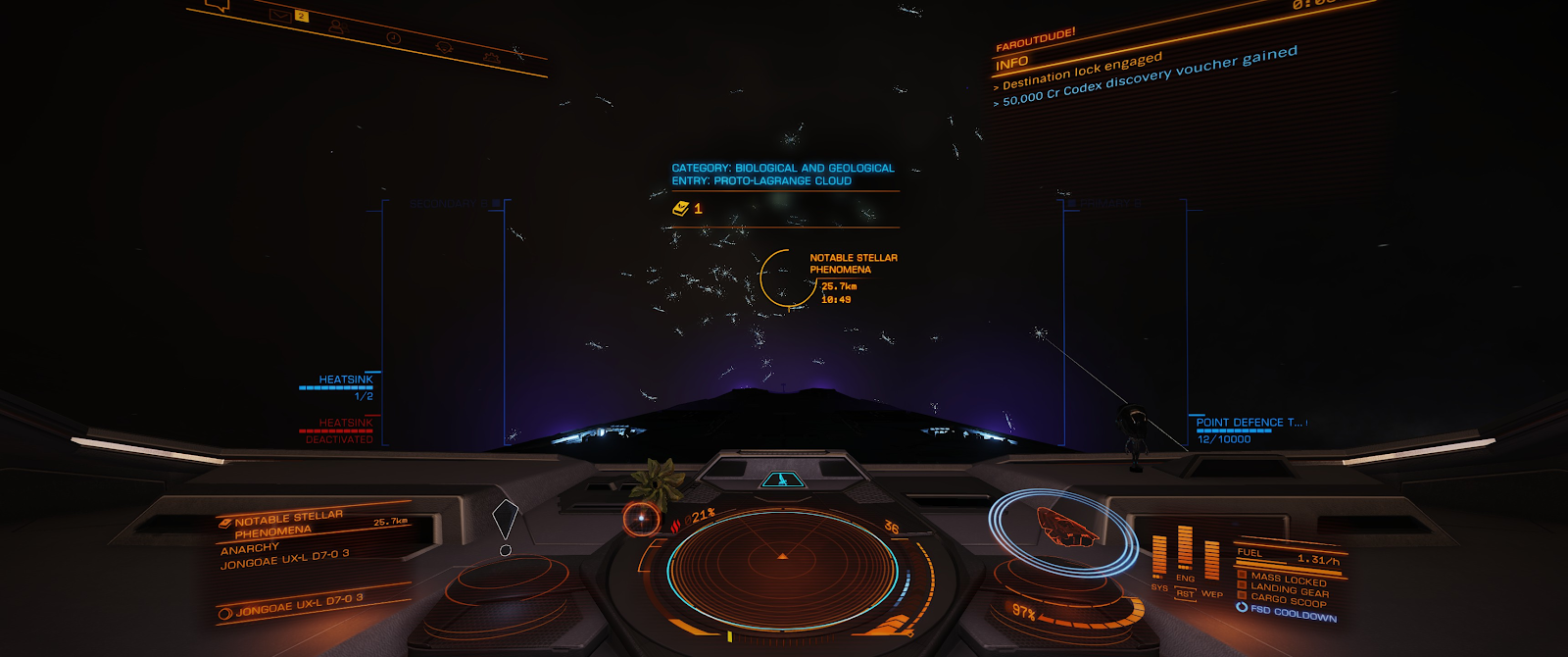The image size is (1568, 657).
Task: Click the WEP power pips column
Action: point(1211,561)
